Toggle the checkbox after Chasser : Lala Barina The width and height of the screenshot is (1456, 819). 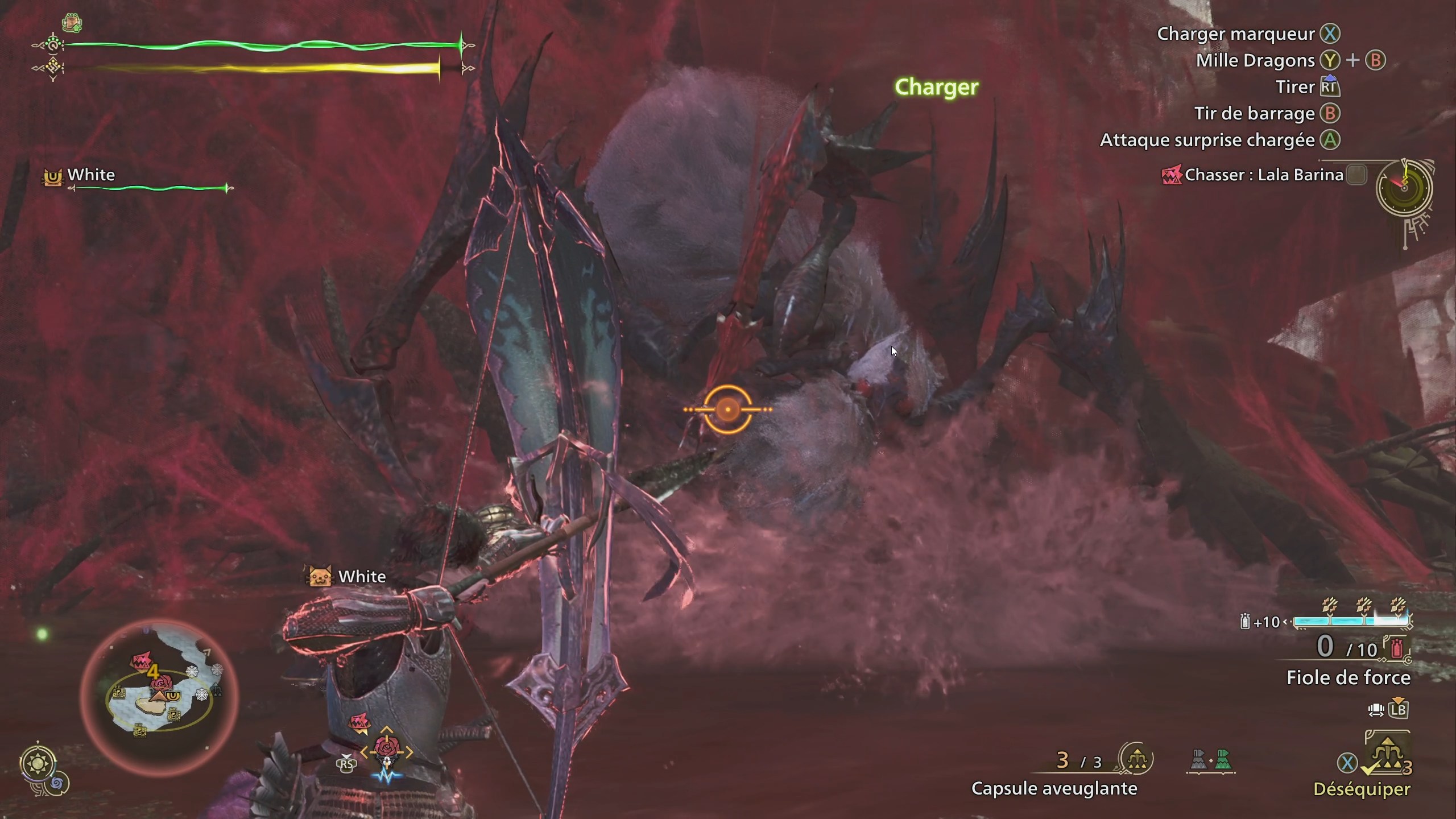[1357, 175]
